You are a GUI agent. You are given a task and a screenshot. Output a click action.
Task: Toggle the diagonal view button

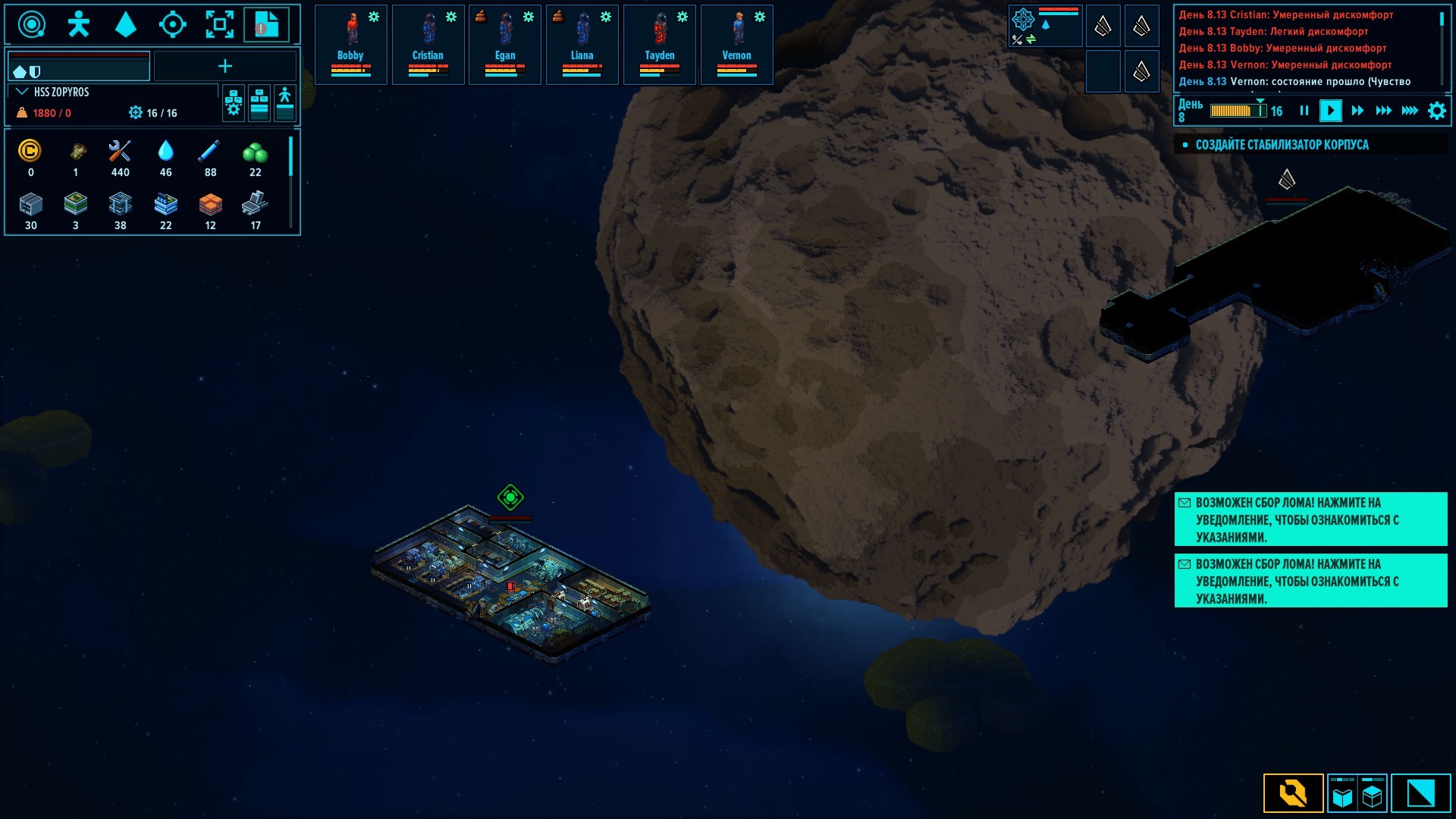1420,793
